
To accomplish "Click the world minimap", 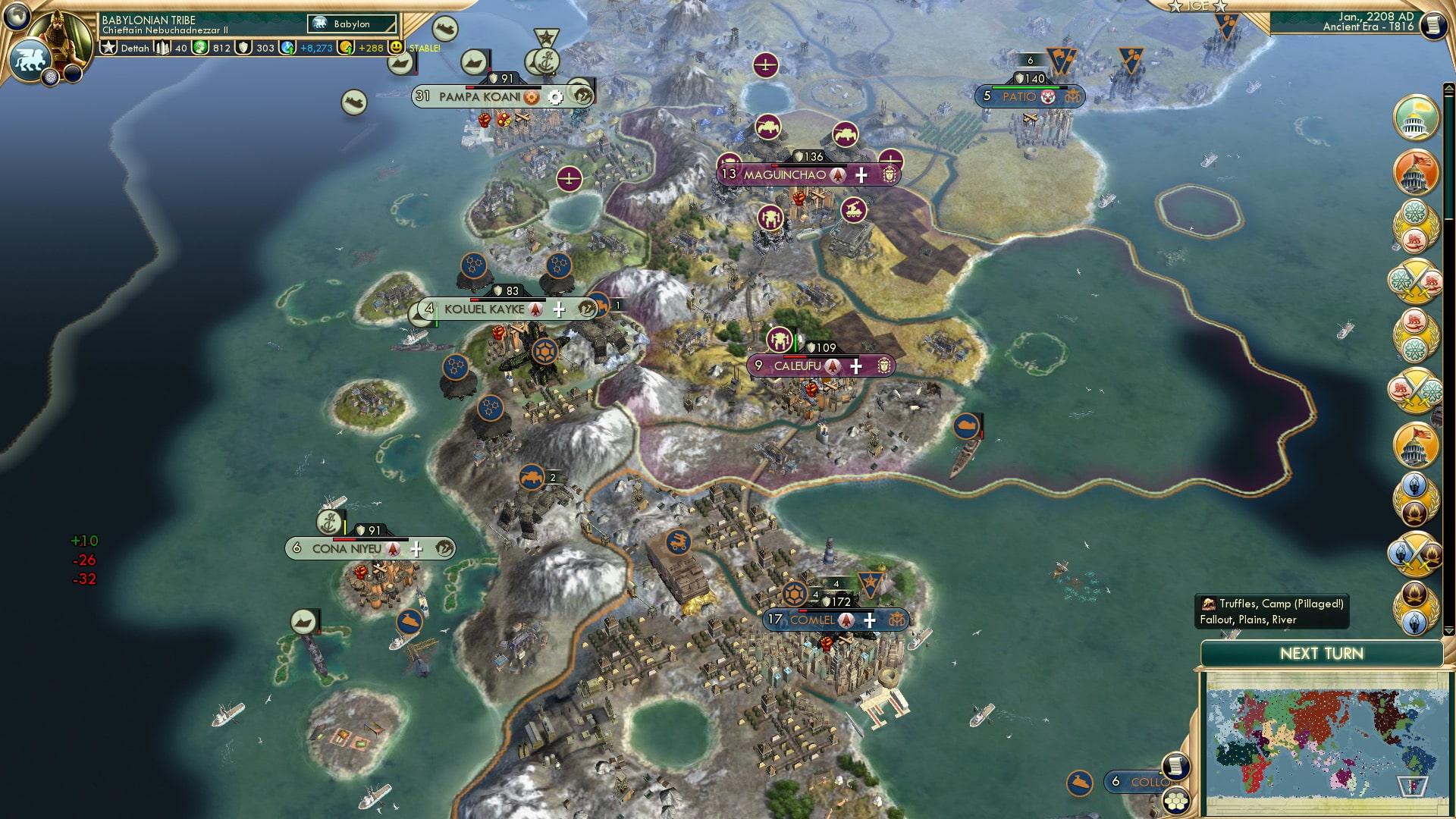I will 1323,745.
